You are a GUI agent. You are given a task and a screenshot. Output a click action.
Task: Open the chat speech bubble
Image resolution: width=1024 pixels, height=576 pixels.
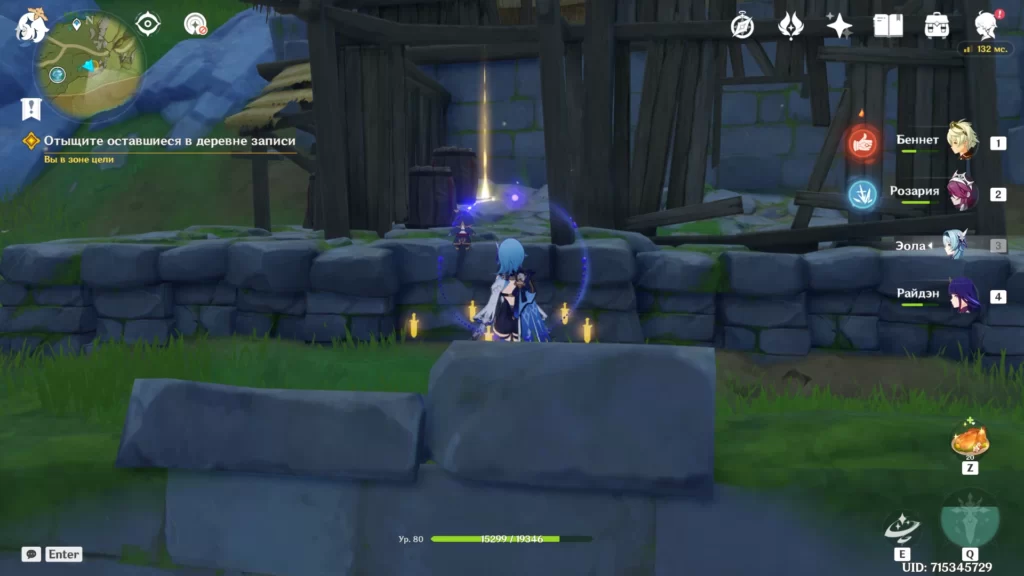pyautogui.click(x=32, y=554)
